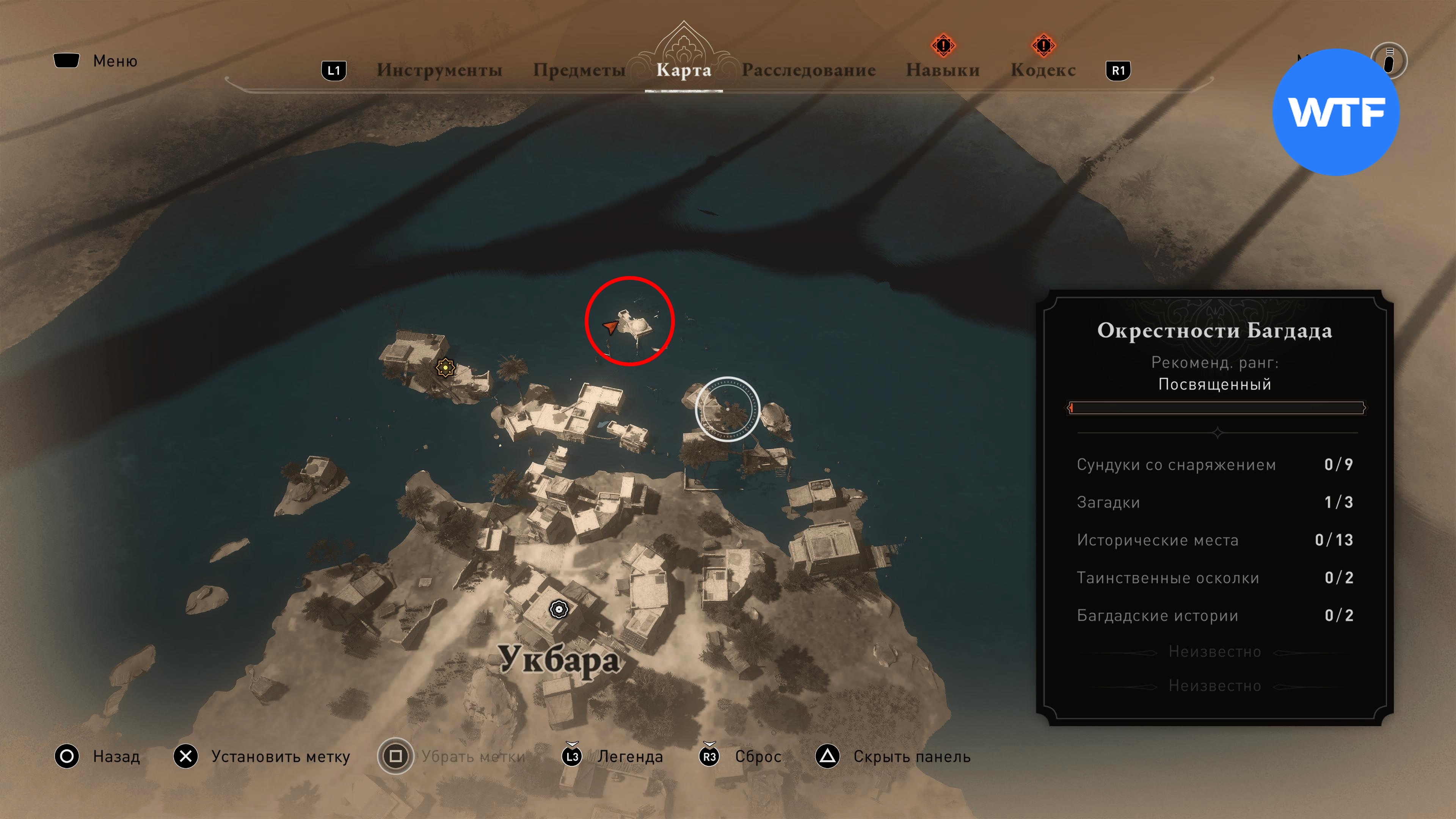Image resolution: width=1456 pixels, height=819 pixels.
Task: Select the Загадки row in region panel
Action: click(1214, 502)
